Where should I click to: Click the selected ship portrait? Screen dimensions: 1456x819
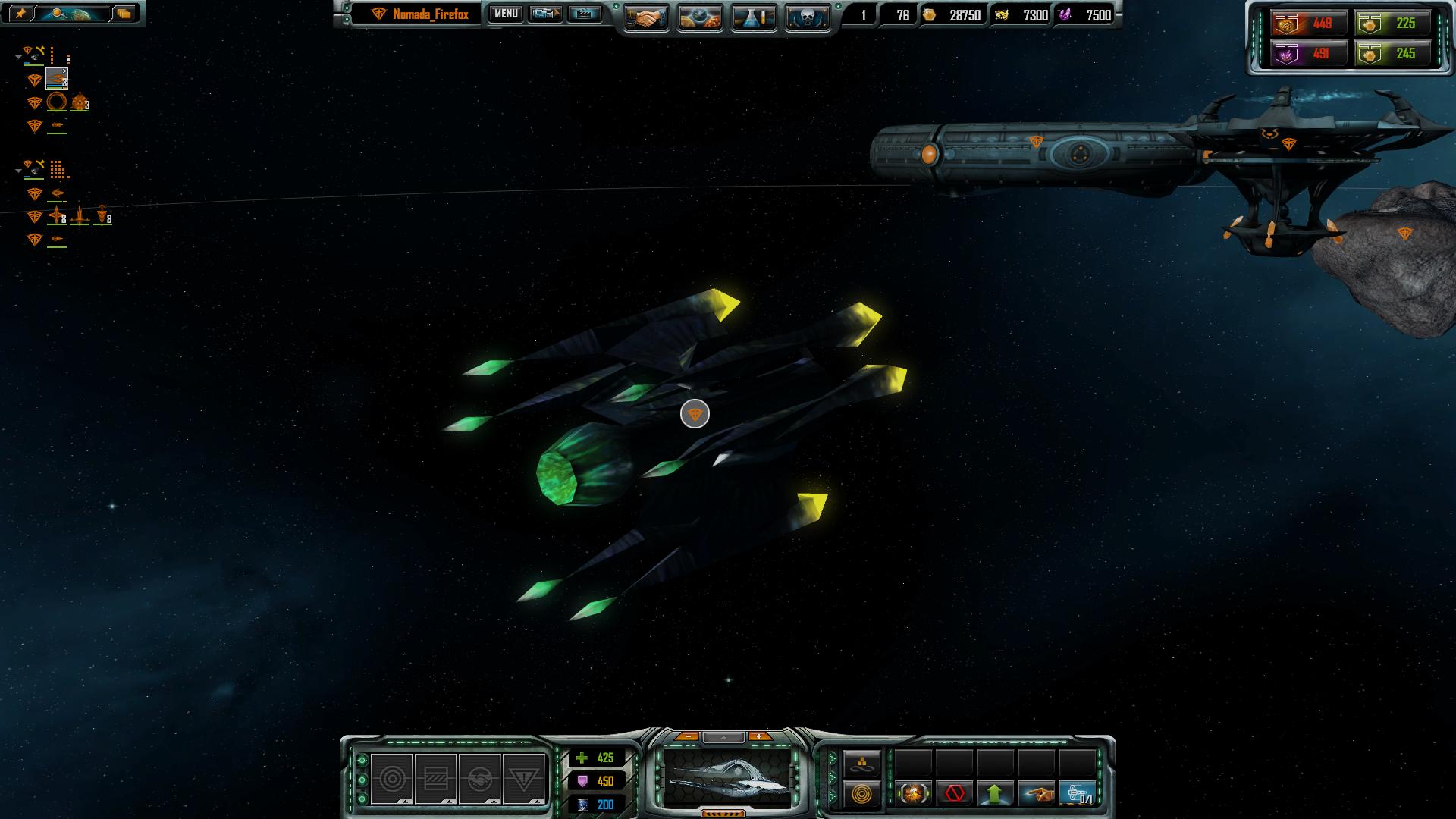click(x=726, y=777)
